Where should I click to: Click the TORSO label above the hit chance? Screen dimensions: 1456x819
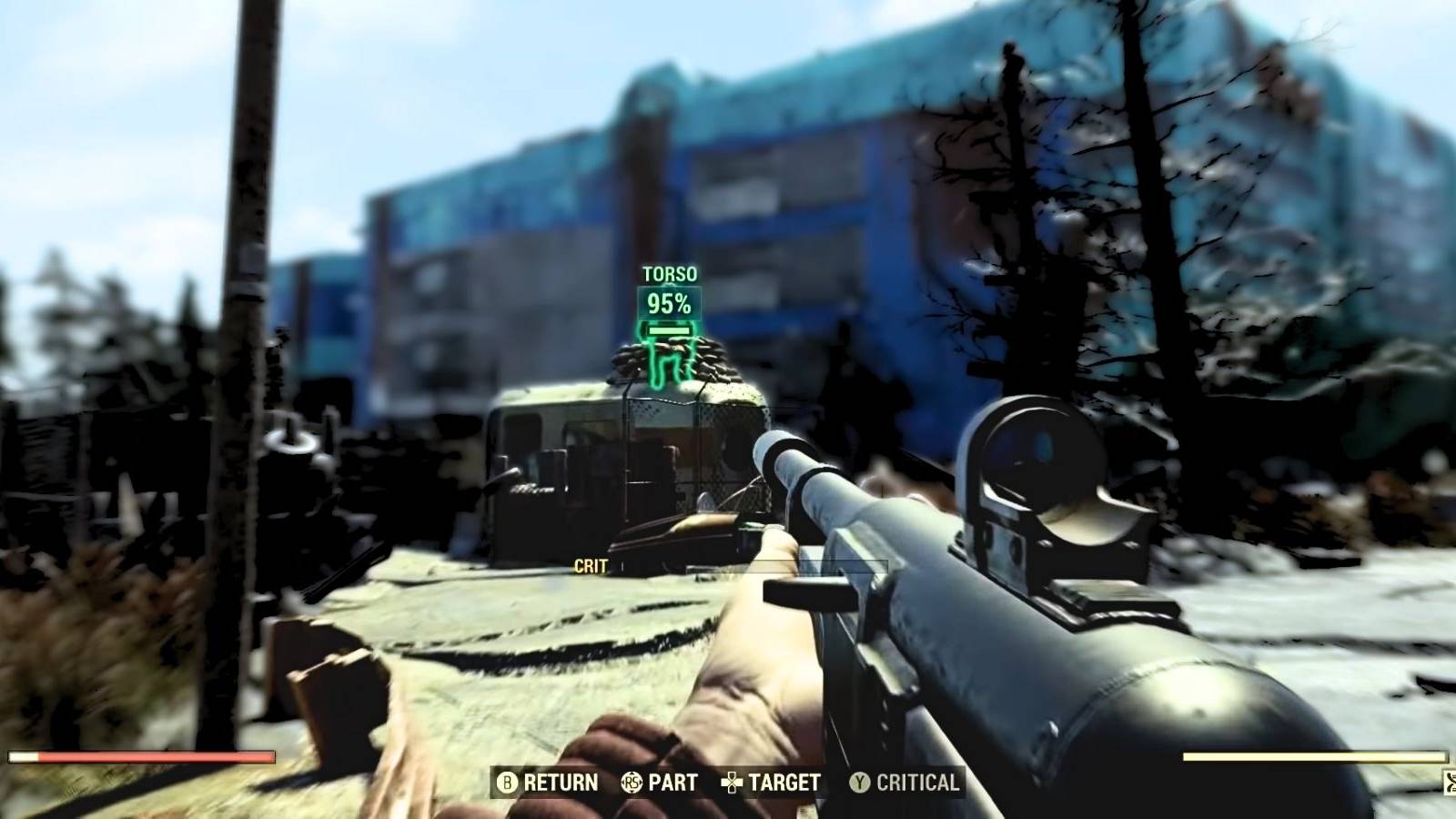click(x=669, y=272)
